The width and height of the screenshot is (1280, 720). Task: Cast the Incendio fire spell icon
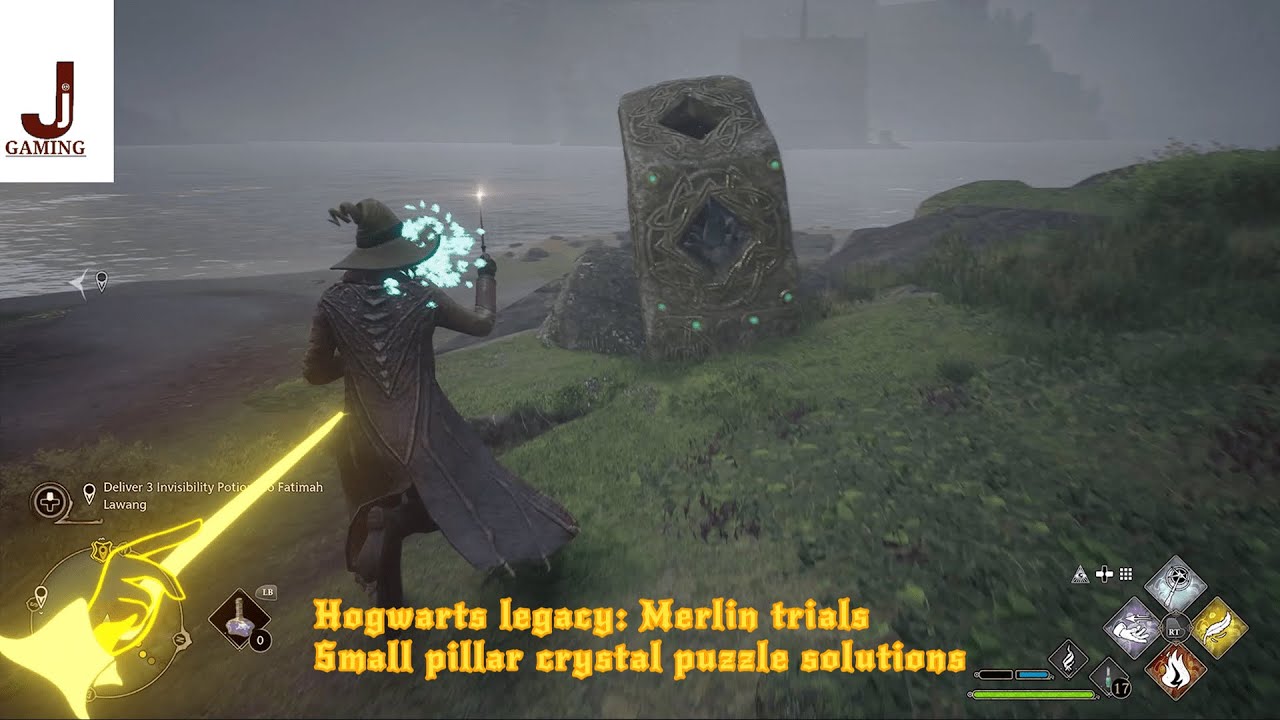1177,670
